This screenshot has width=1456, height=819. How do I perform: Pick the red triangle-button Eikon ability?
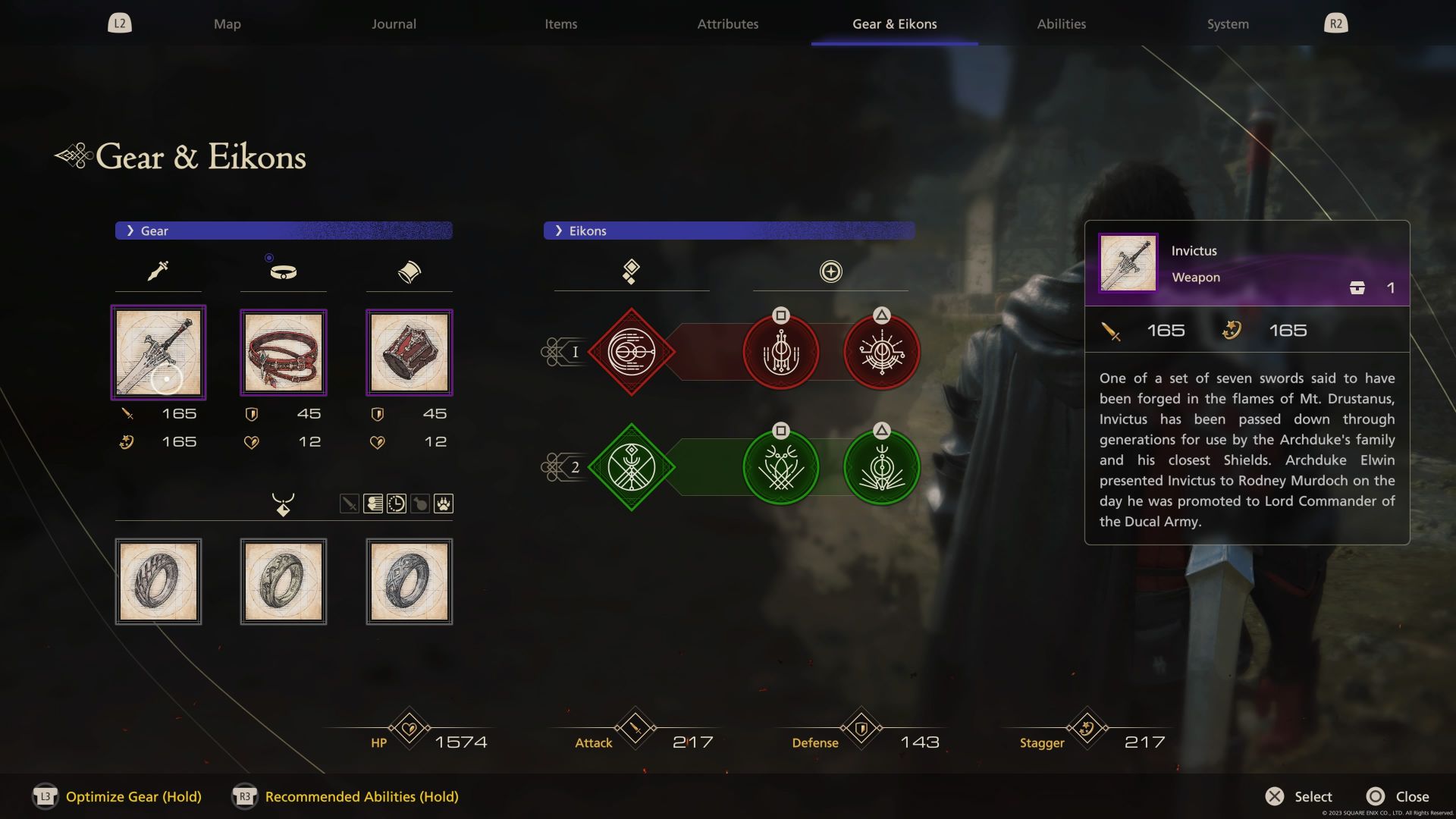click(881, 353)
